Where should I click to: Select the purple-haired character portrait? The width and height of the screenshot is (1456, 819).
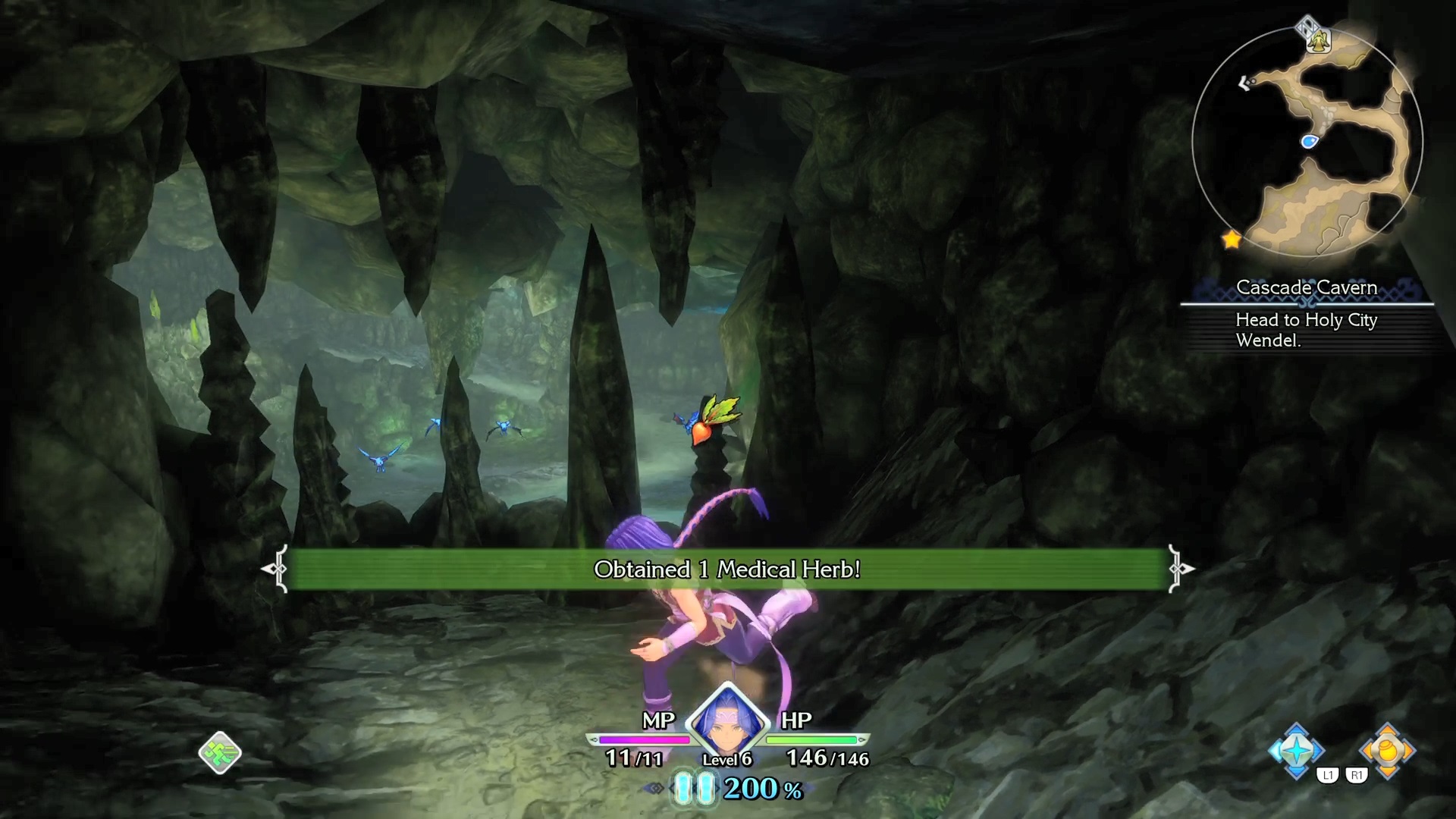(x=727, y=720)
